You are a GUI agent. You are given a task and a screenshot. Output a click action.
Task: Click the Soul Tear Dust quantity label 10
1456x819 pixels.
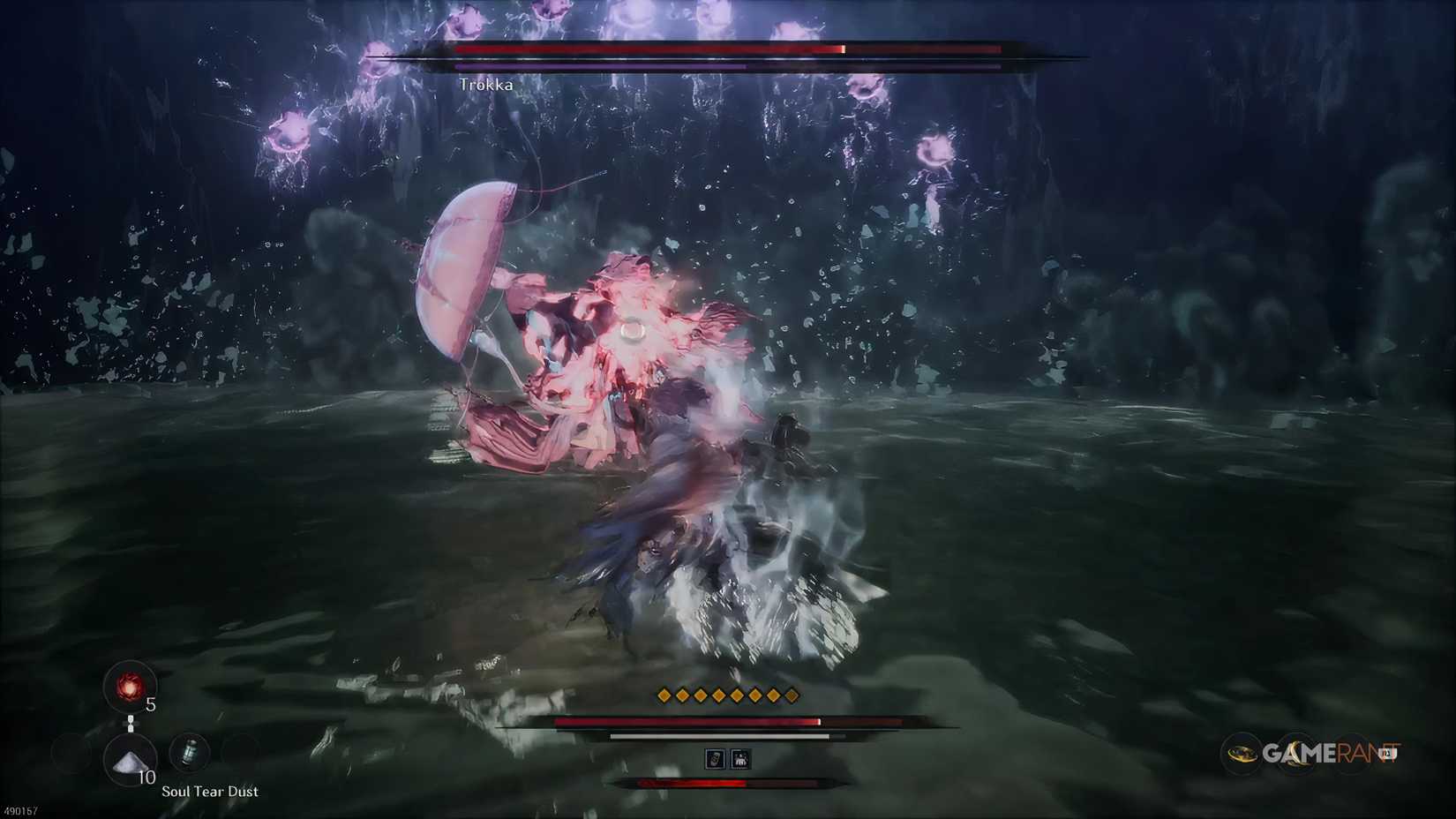coord(146,777)
